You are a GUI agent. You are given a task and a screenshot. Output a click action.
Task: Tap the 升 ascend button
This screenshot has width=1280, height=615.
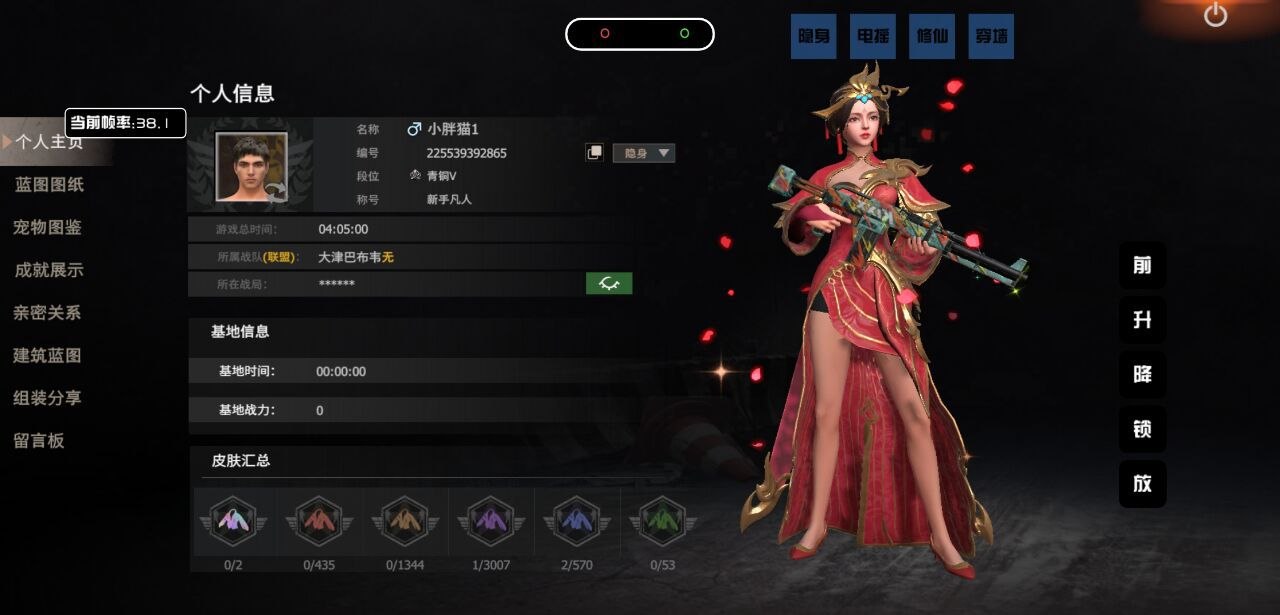pyautogui.click(x=1142, y=320)
